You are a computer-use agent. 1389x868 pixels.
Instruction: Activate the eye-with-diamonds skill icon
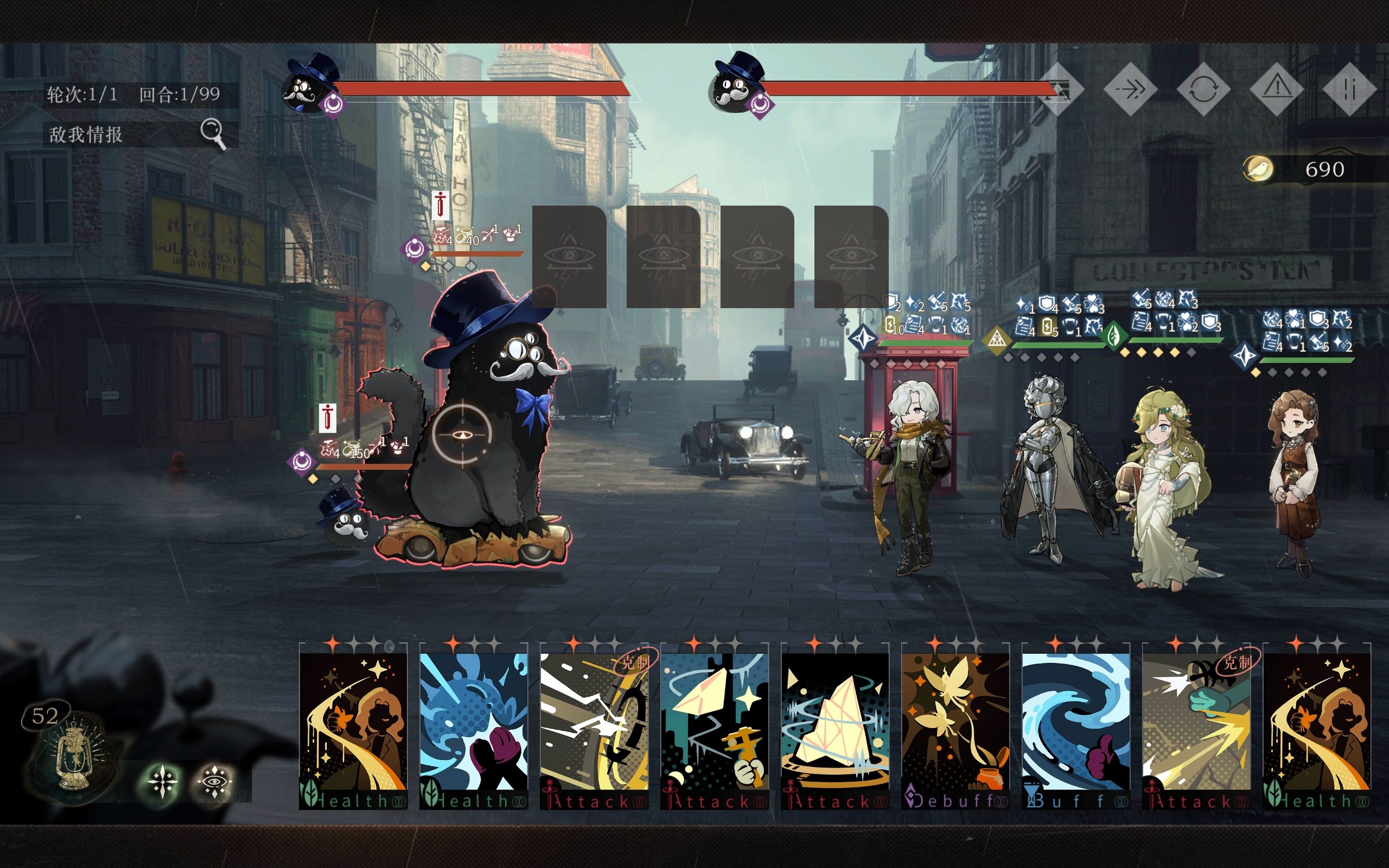coord(215,781)
